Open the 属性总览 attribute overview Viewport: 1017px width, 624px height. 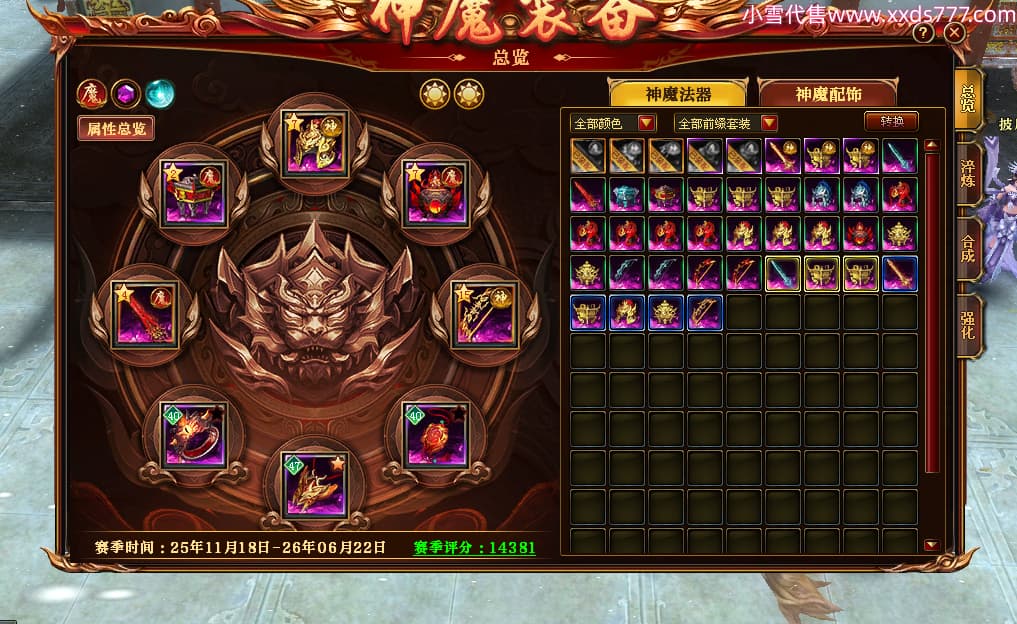click(x=116, y=128)
